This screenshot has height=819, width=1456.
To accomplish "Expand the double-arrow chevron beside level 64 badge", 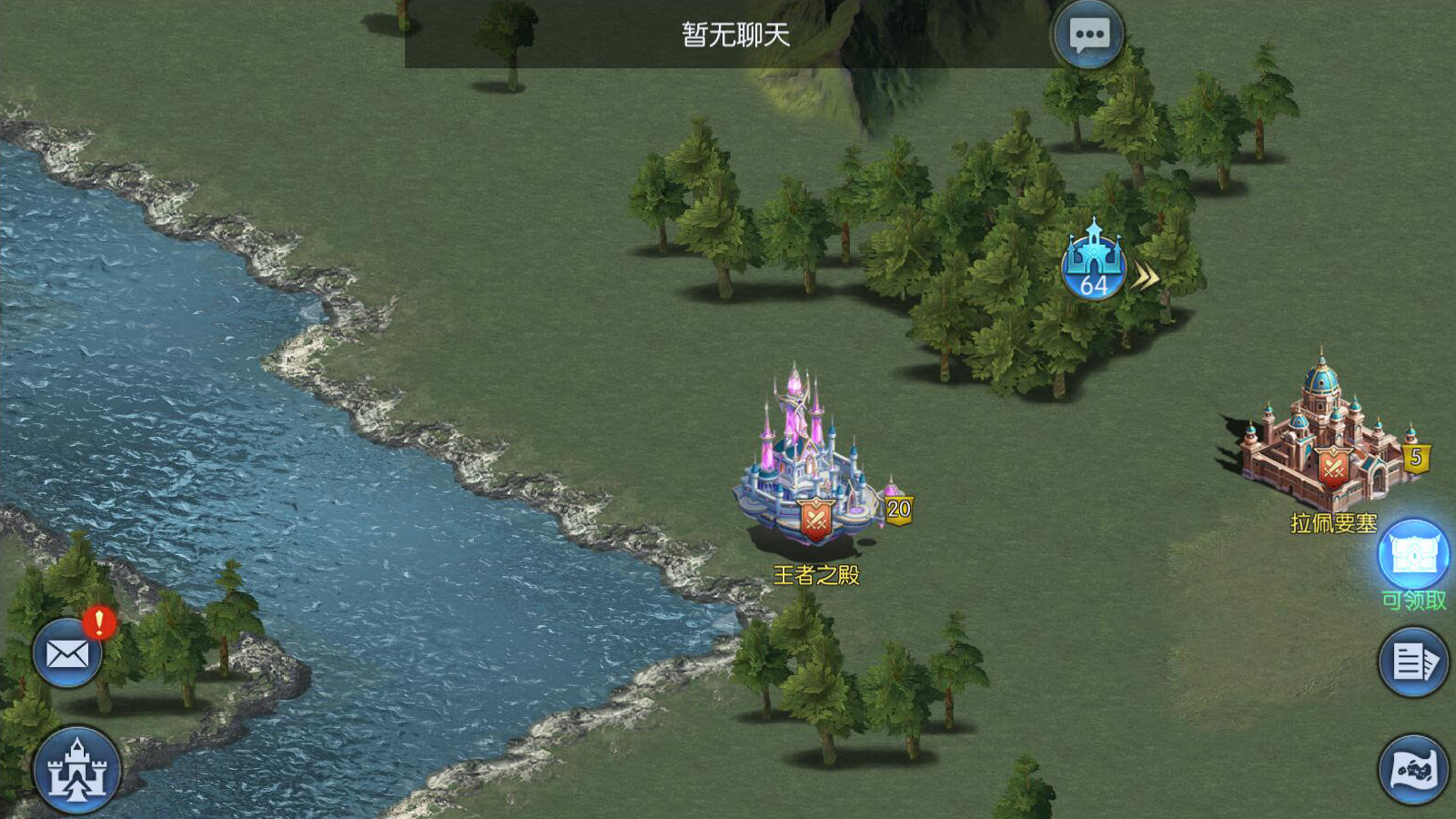I will [1145, 275].
